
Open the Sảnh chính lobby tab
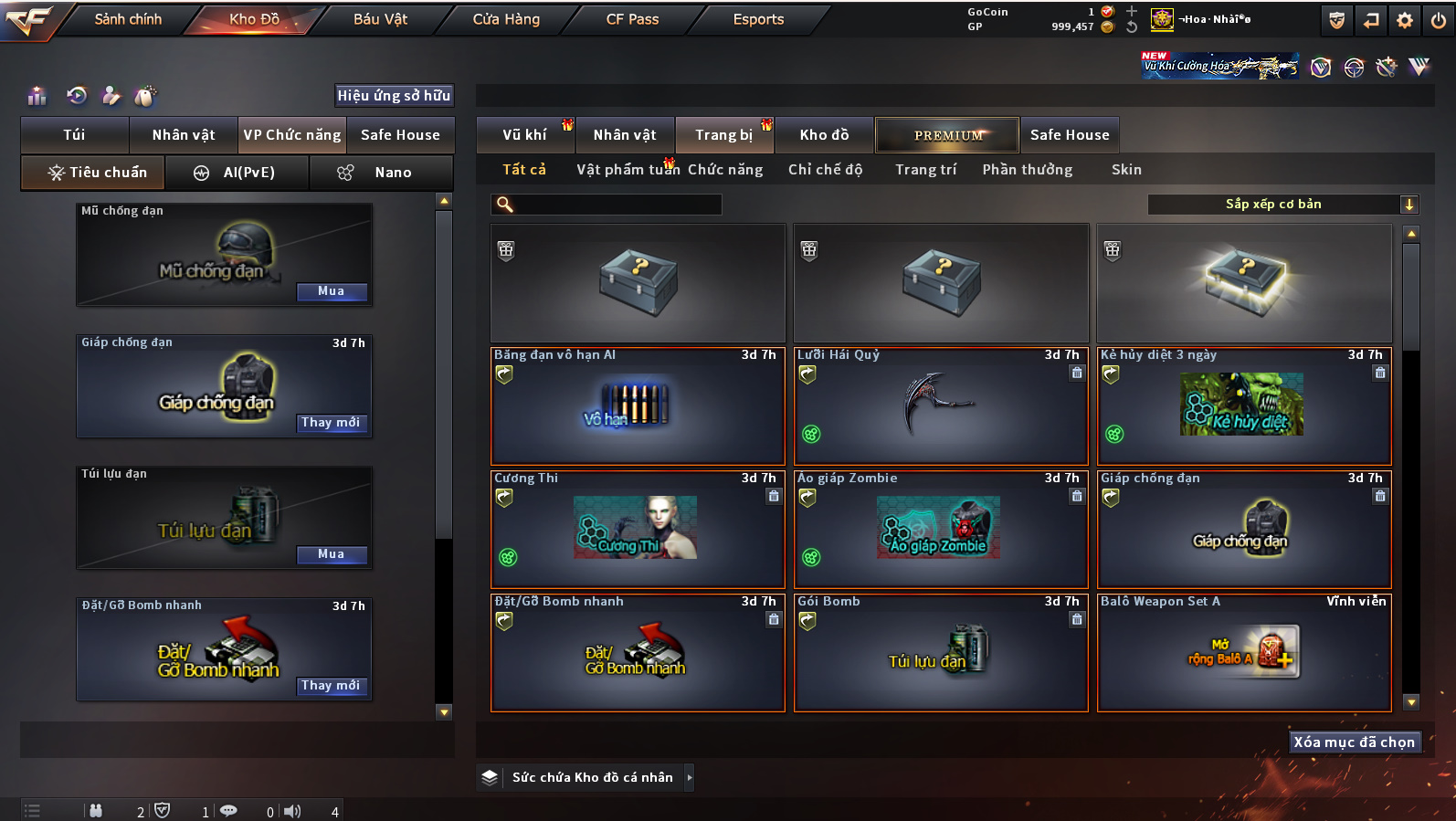(x=128, y=19)
